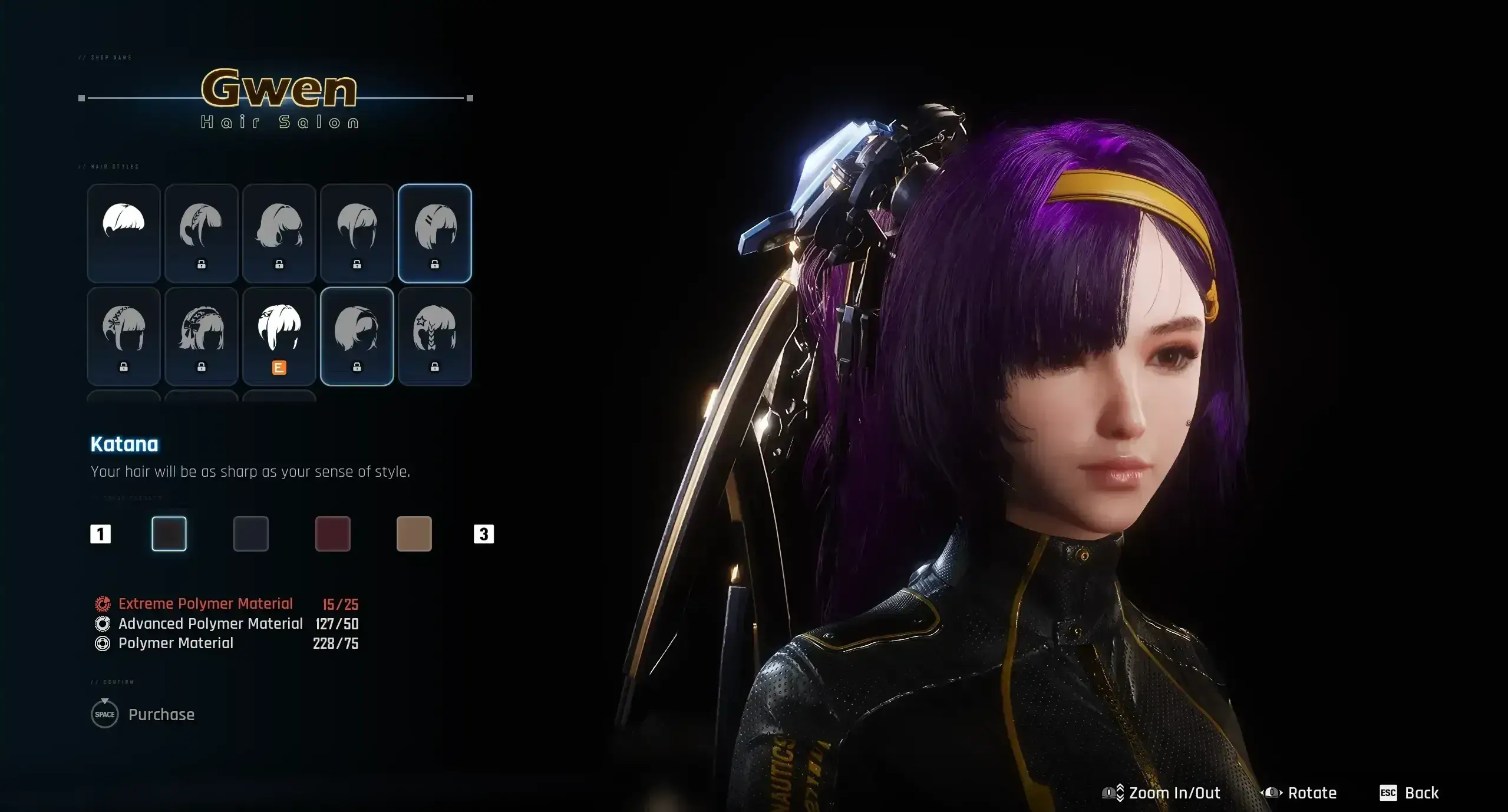Choose the locked hairstyle with a top braid
This screenshot has height=812, width=1508.
click(202, 233)
